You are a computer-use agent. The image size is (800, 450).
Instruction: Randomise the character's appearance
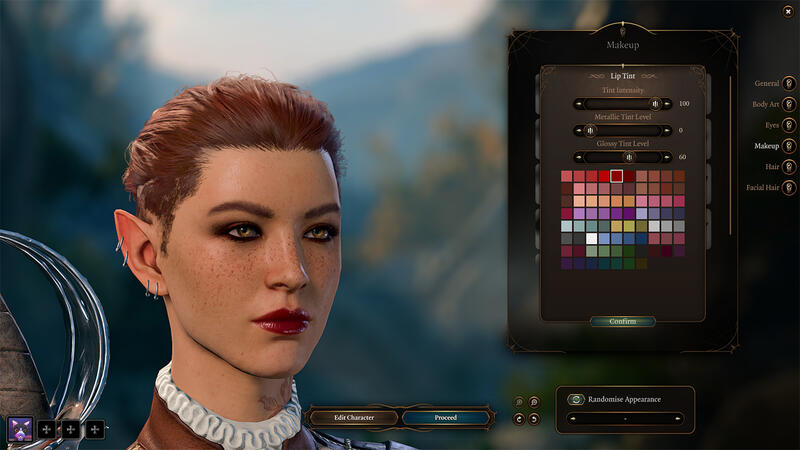tap(575, 400)
